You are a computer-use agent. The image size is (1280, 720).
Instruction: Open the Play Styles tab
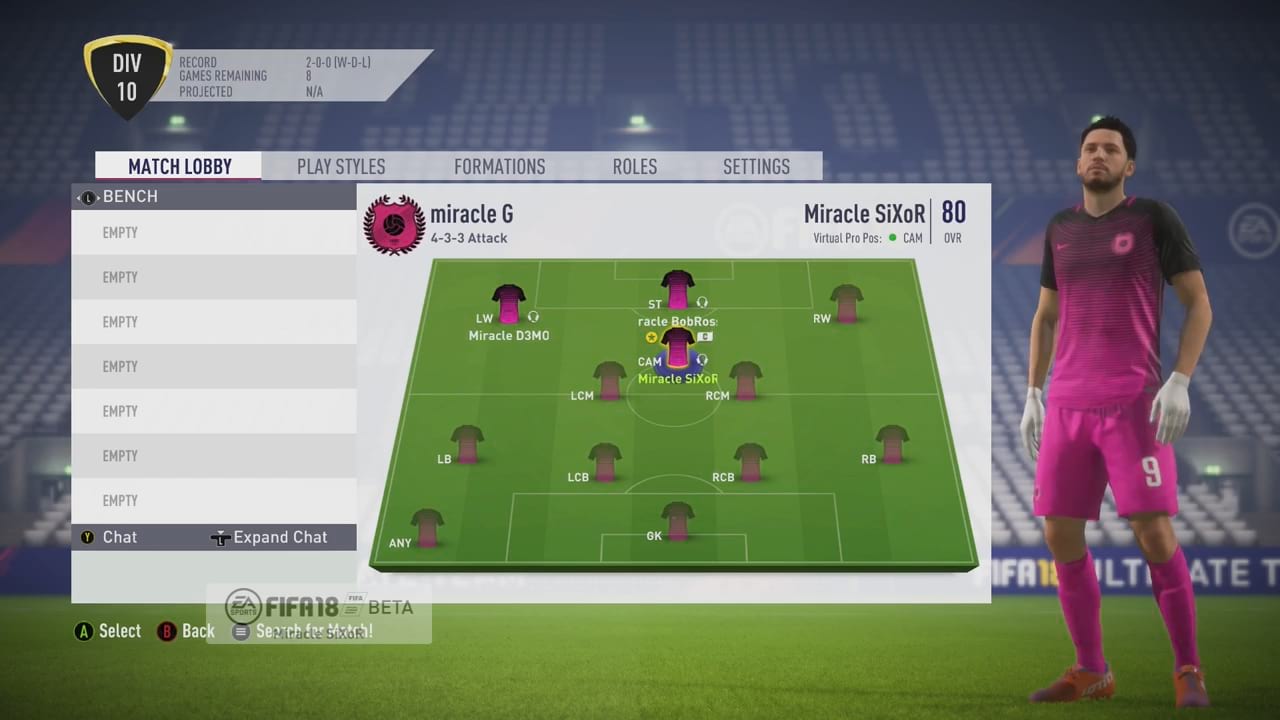(x=340, y=166)
